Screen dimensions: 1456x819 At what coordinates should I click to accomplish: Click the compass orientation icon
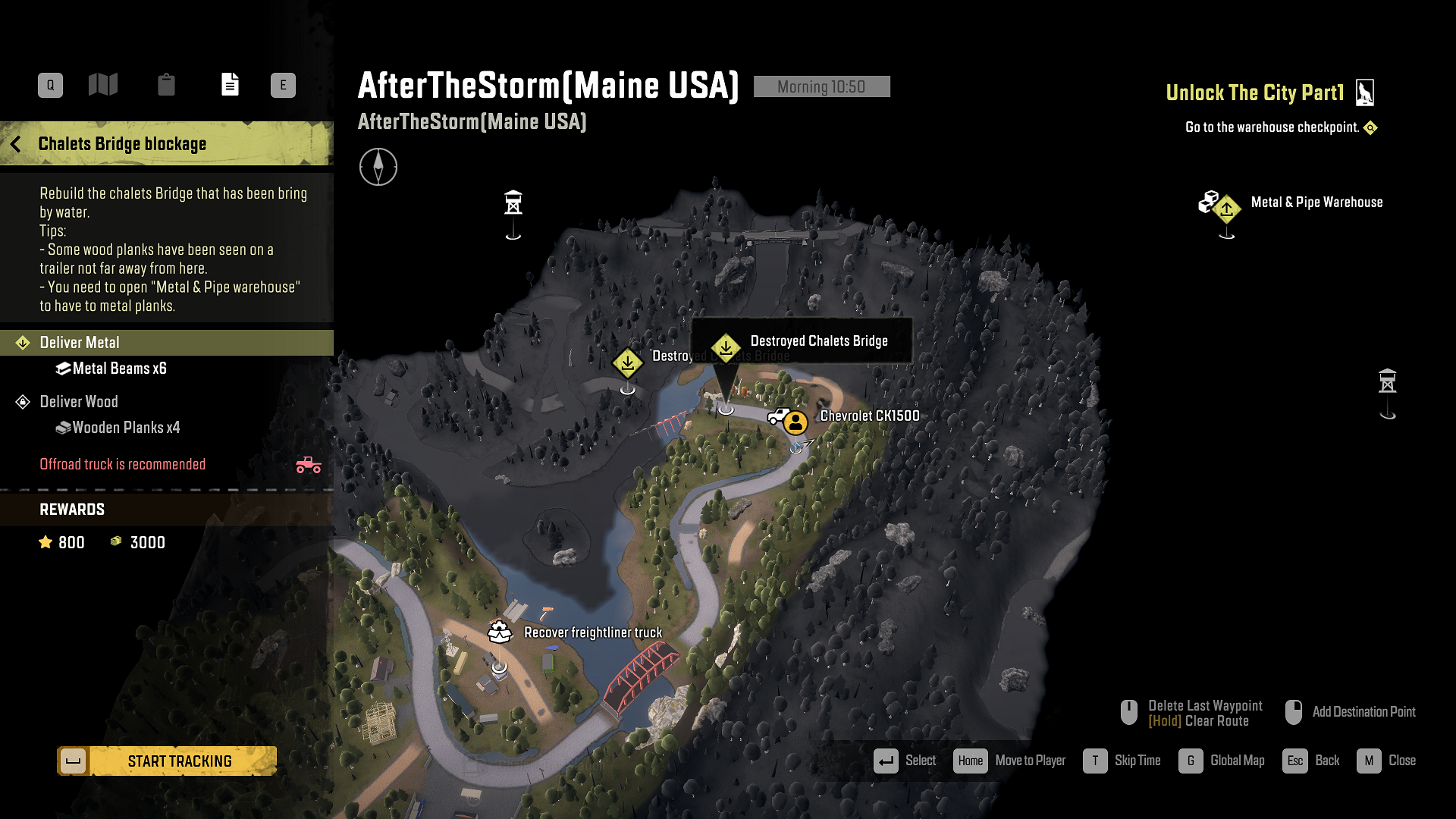[x=378, y=167]
